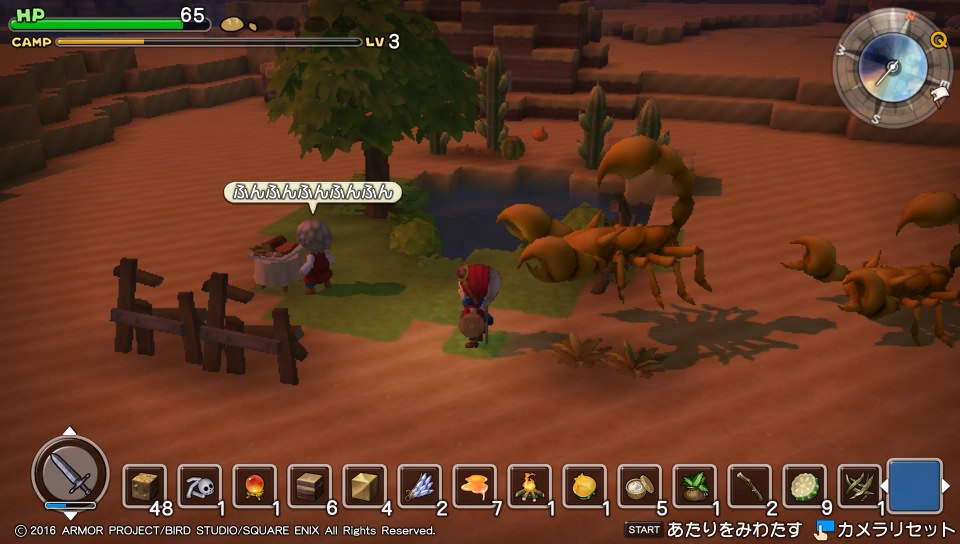
Task: Choose the campfire hotbar slot
Action: (x=529, y=486)
